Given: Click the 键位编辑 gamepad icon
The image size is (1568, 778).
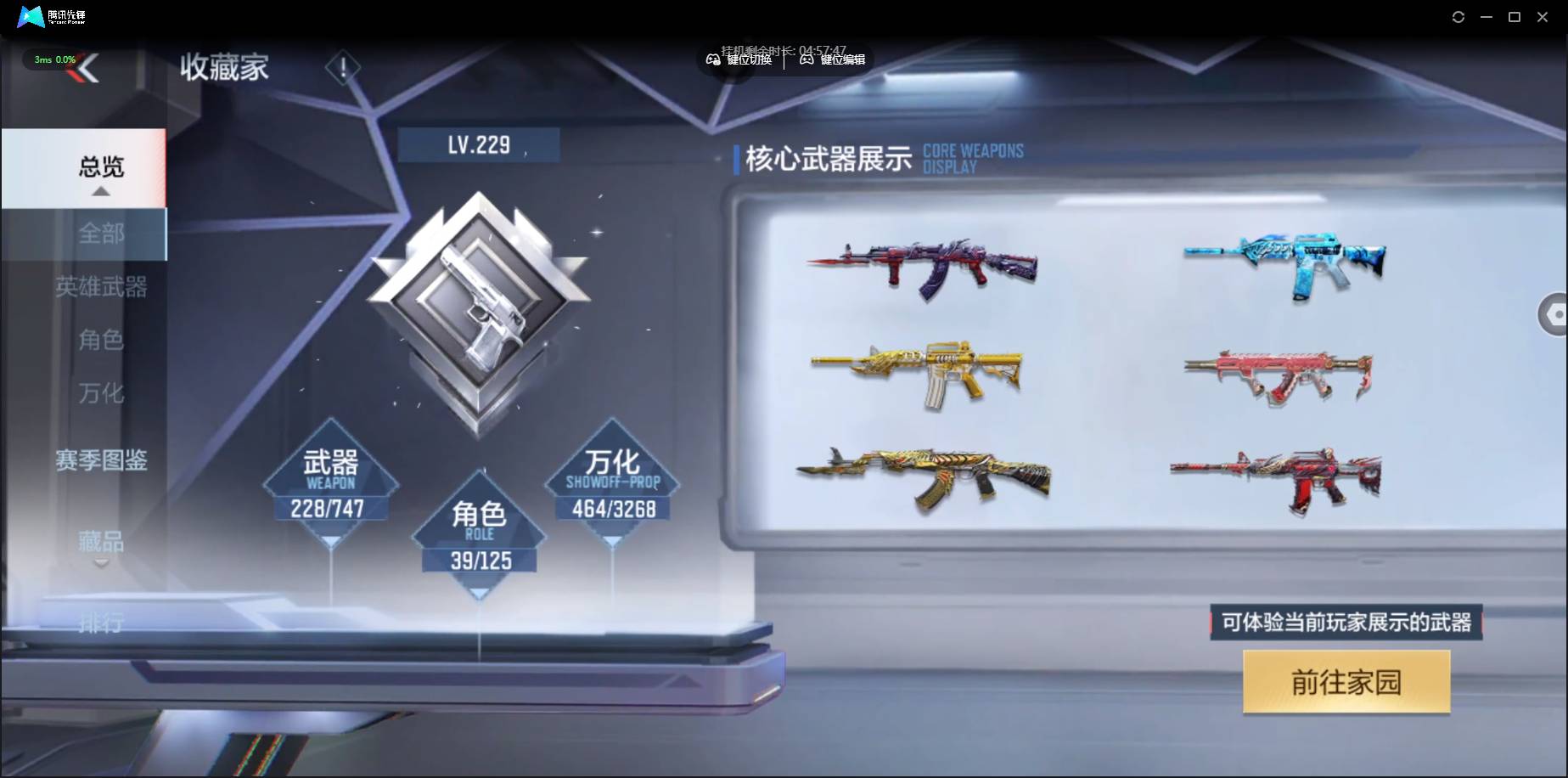Looking at the screenshot, I should (x=805, y=60).
